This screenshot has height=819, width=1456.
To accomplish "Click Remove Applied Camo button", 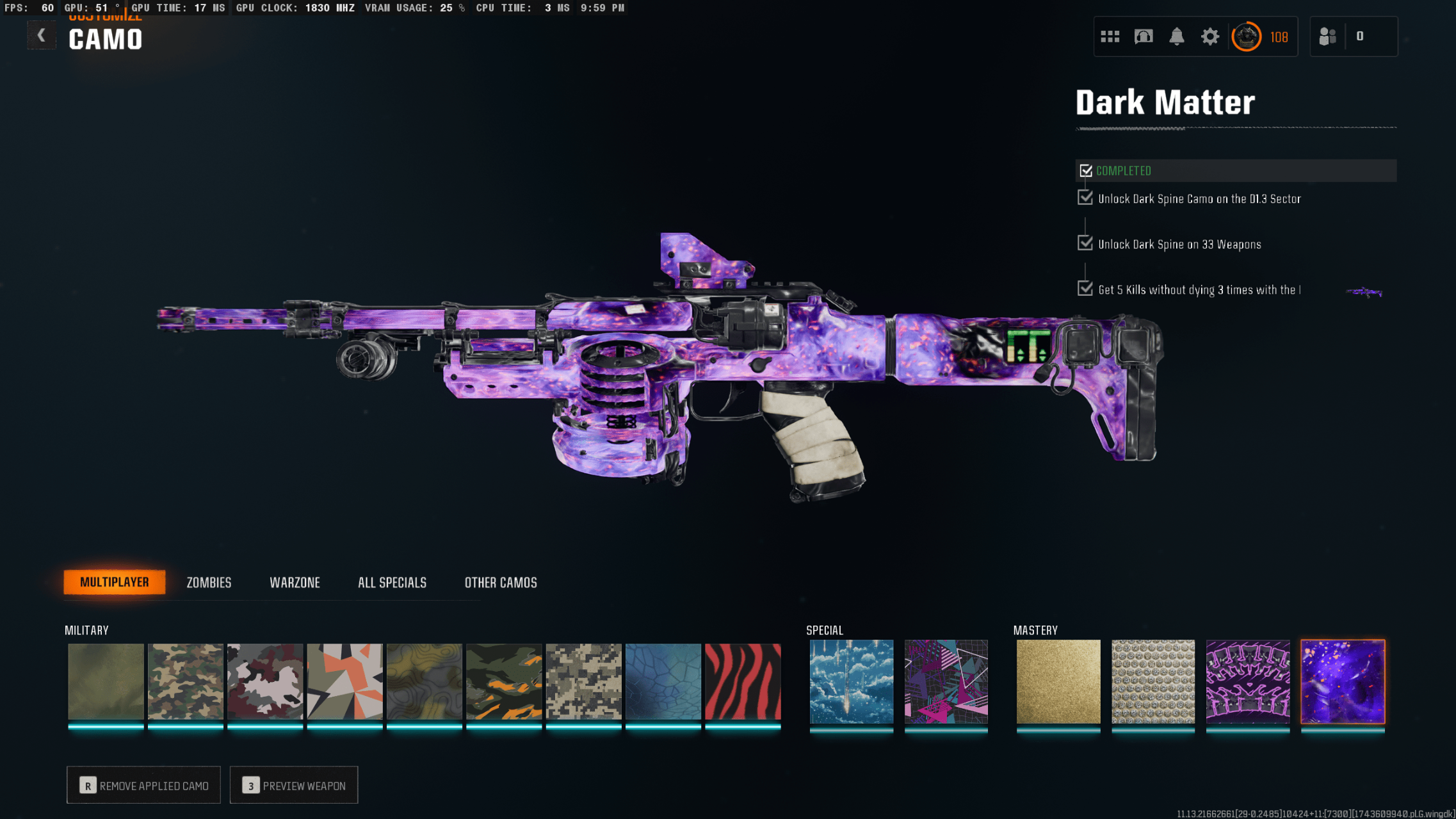I will [x=144, y=785].
